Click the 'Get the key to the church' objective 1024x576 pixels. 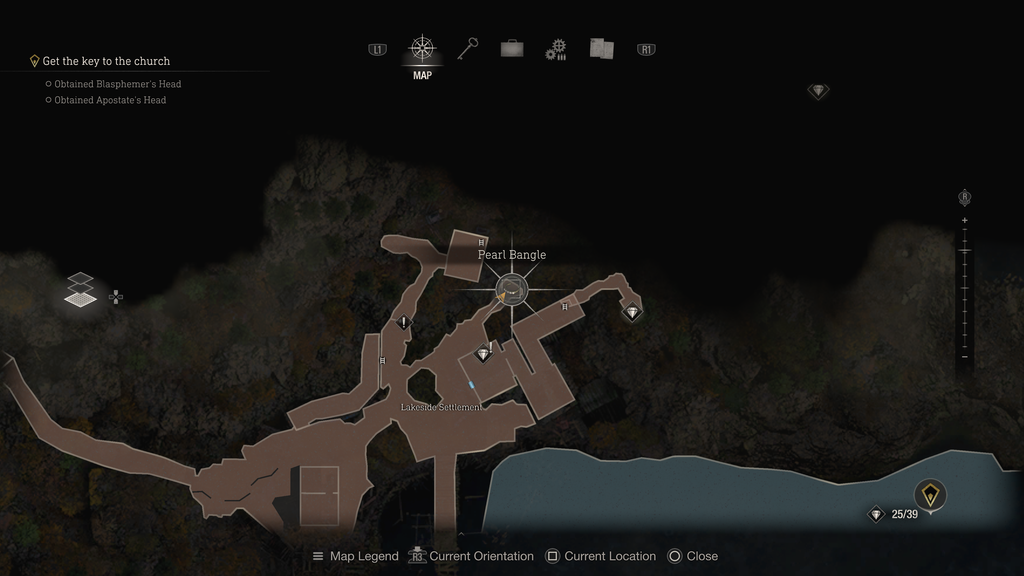pyautogui.click(x=106, y=61)
